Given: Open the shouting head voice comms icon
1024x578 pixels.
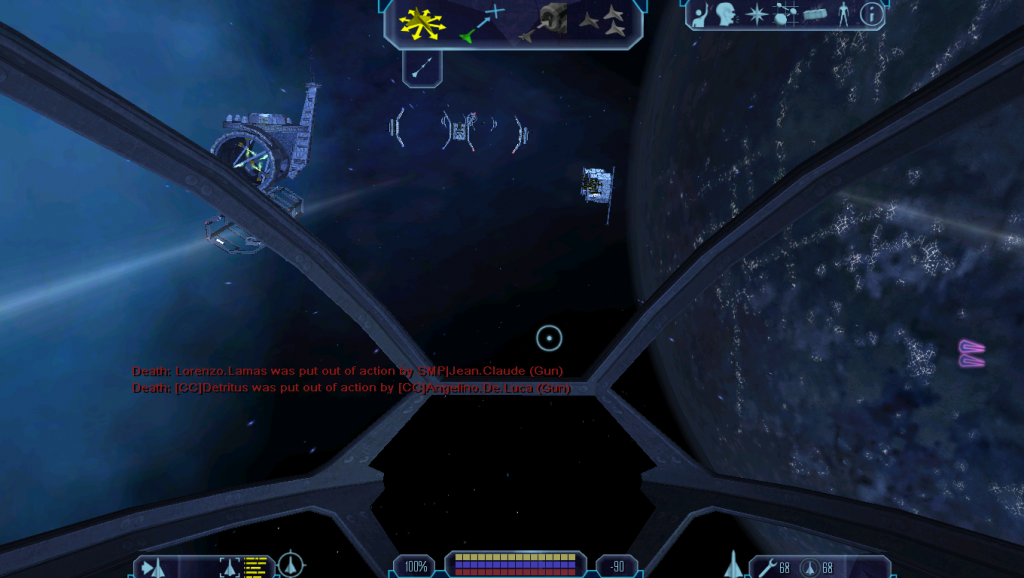Looking at the screenshot, I should (726, 14).
